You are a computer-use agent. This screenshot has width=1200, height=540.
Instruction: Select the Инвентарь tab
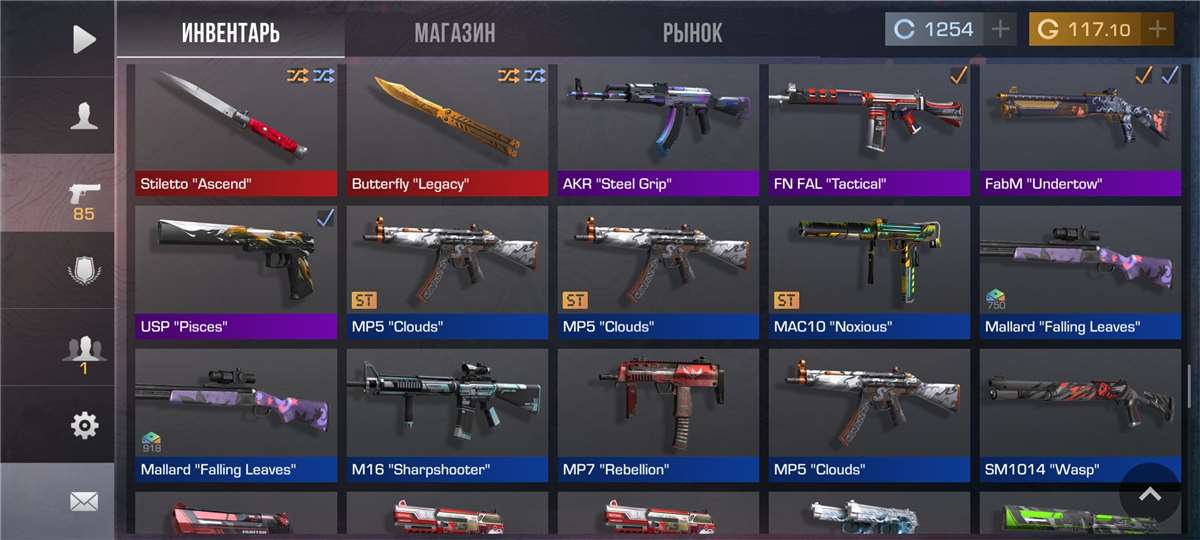(230, 31)
